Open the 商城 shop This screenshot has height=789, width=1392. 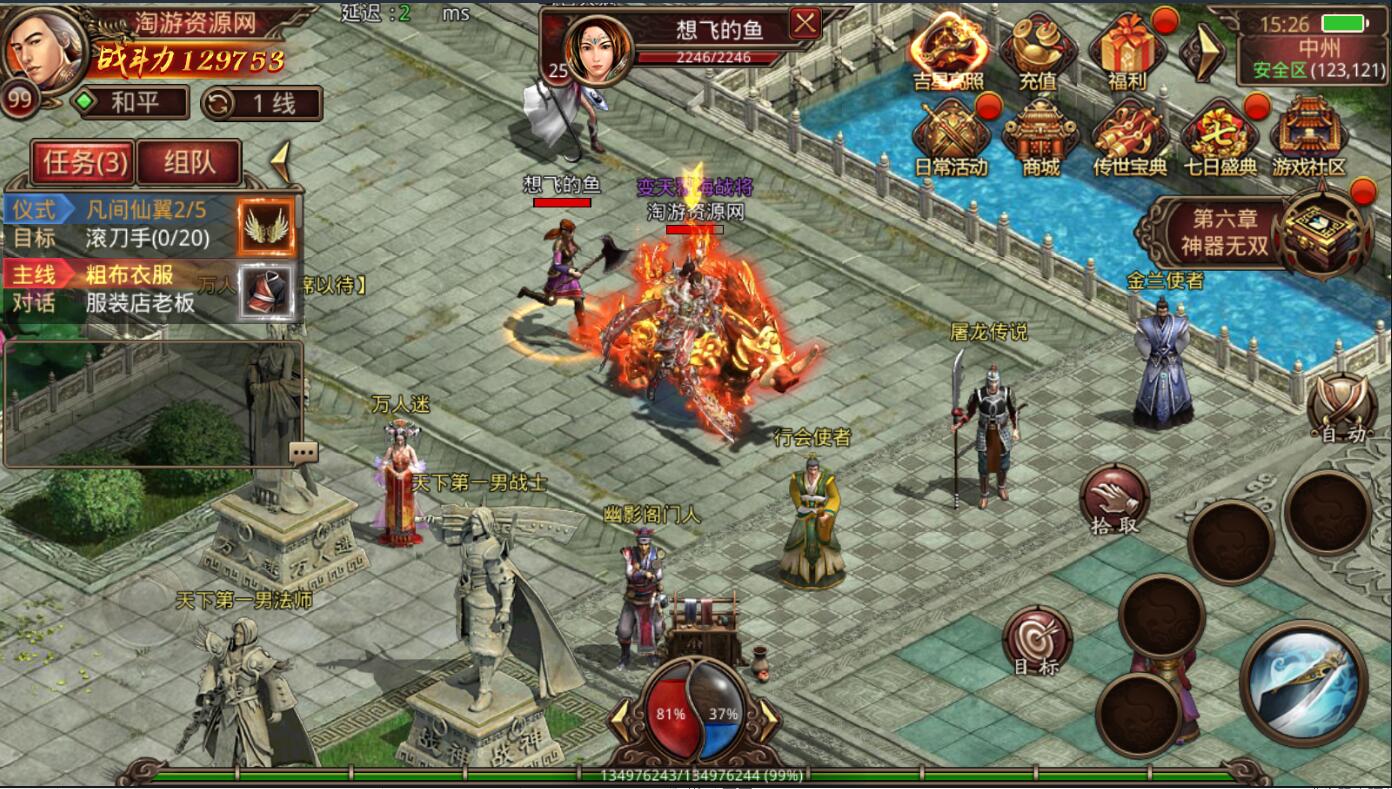click(1040, 137)
